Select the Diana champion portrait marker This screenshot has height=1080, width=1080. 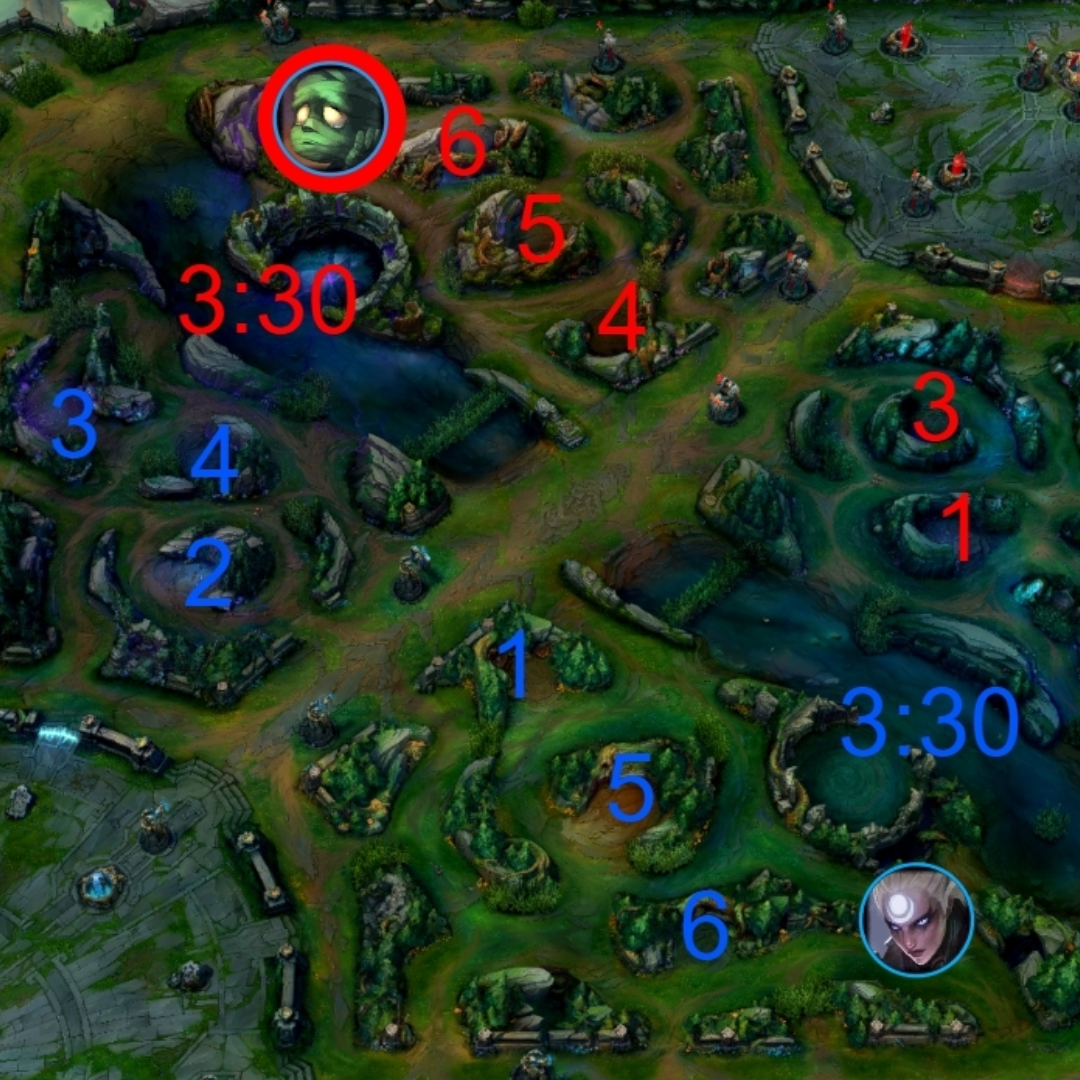point(916,920)
